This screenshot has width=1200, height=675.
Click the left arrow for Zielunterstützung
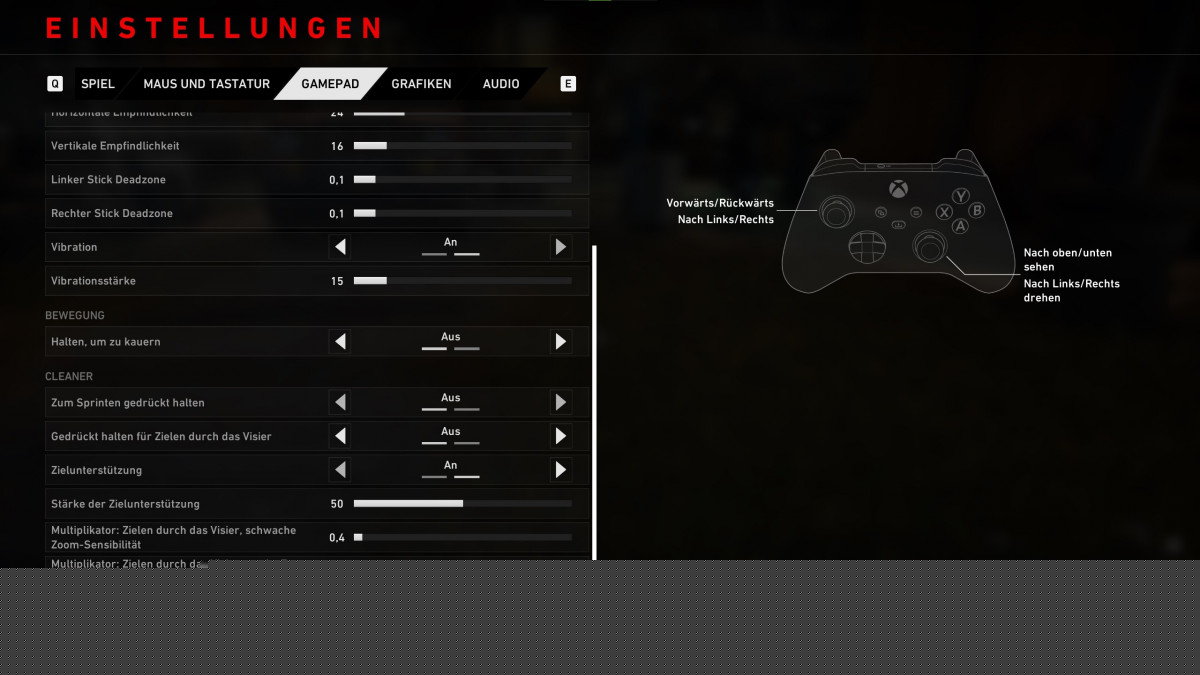pos(340,470)
